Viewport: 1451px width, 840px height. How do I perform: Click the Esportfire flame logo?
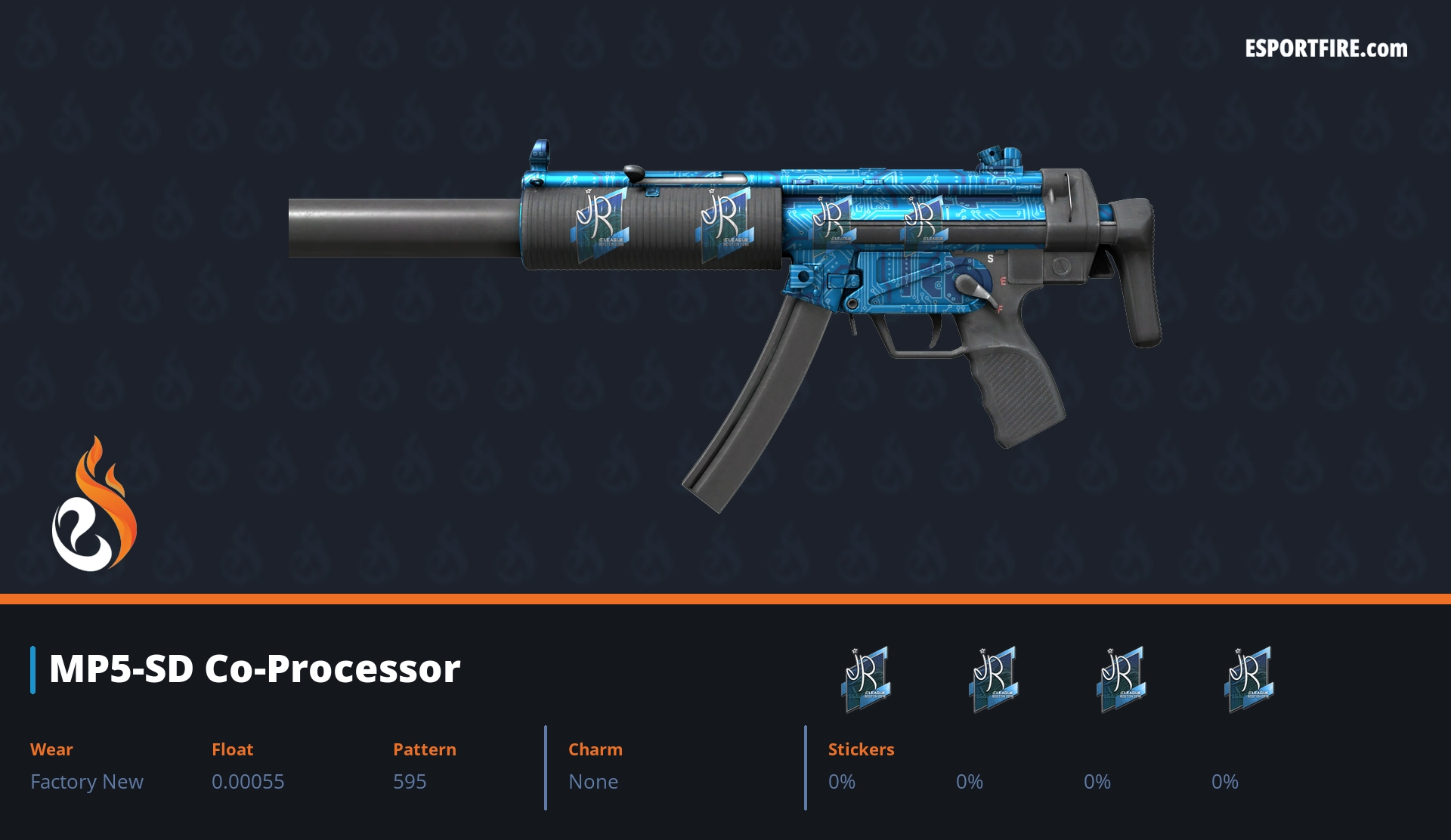click(94, 505)
